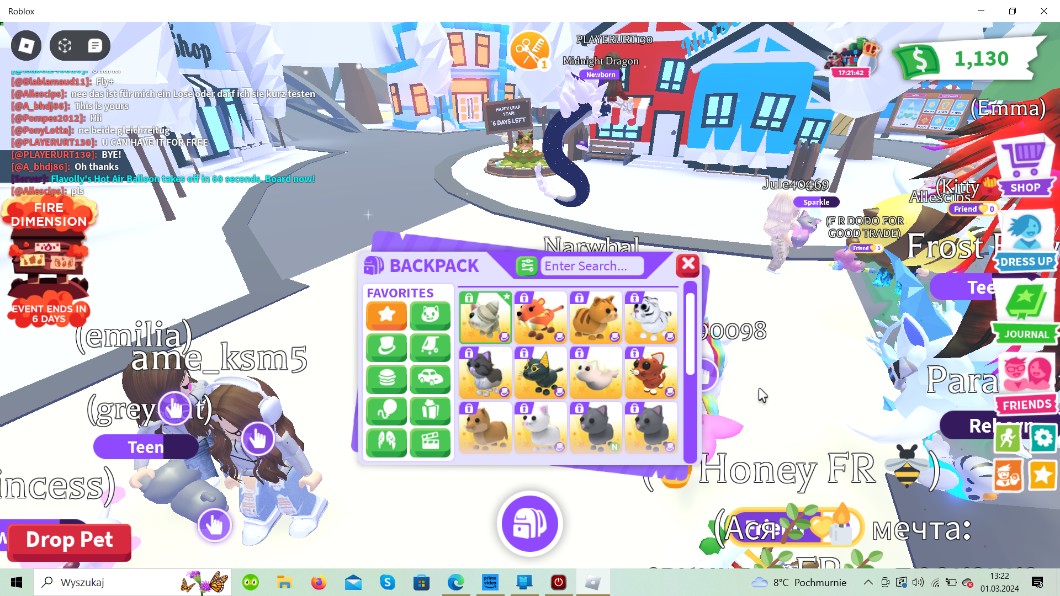Show the strollers category
This screenshot has height=596, width=1060.
pos(430,348)
